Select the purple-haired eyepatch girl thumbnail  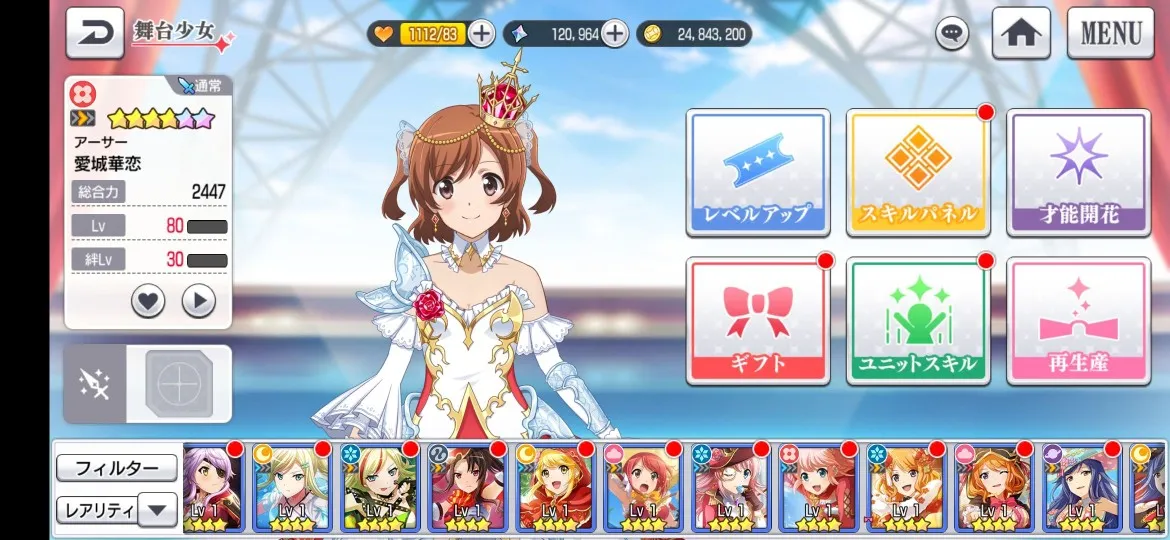click(x=213, y=488)
